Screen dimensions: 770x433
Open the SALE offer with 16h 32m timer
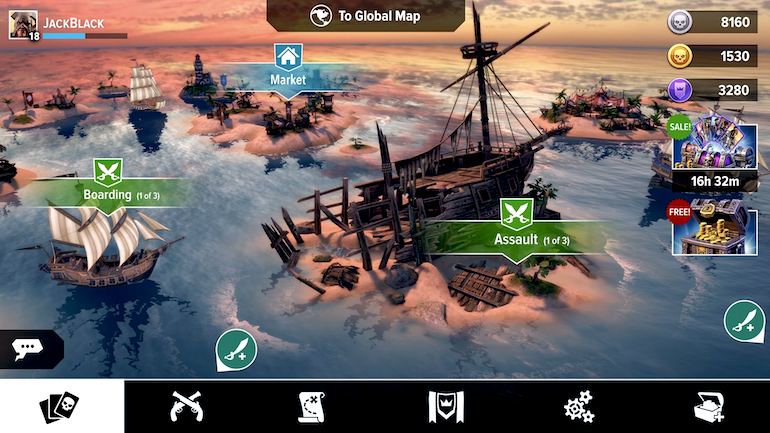pyautogui.click(x=713, y=152)
